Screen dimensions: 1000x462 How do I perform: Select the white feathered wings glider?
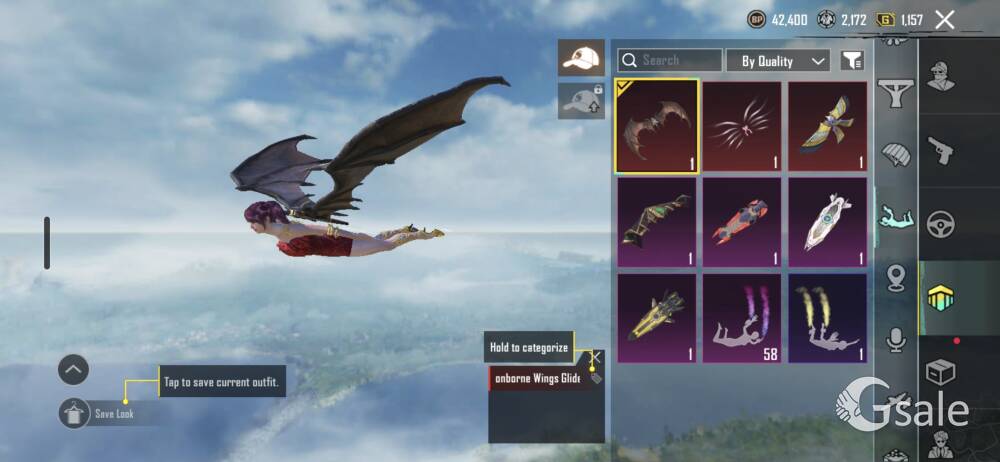pos(742,125)
